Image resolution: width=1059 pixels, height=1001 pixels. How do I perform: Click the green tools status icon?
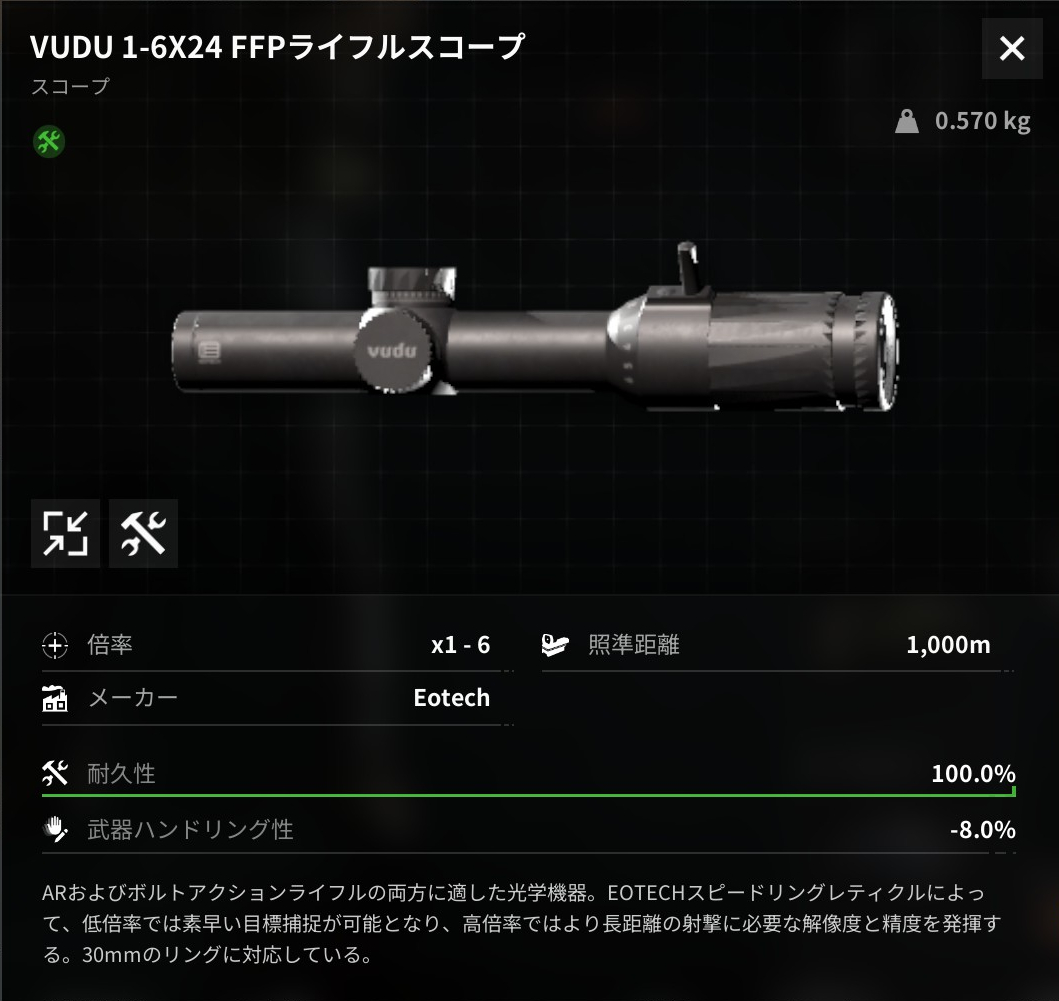pos(48,141)
